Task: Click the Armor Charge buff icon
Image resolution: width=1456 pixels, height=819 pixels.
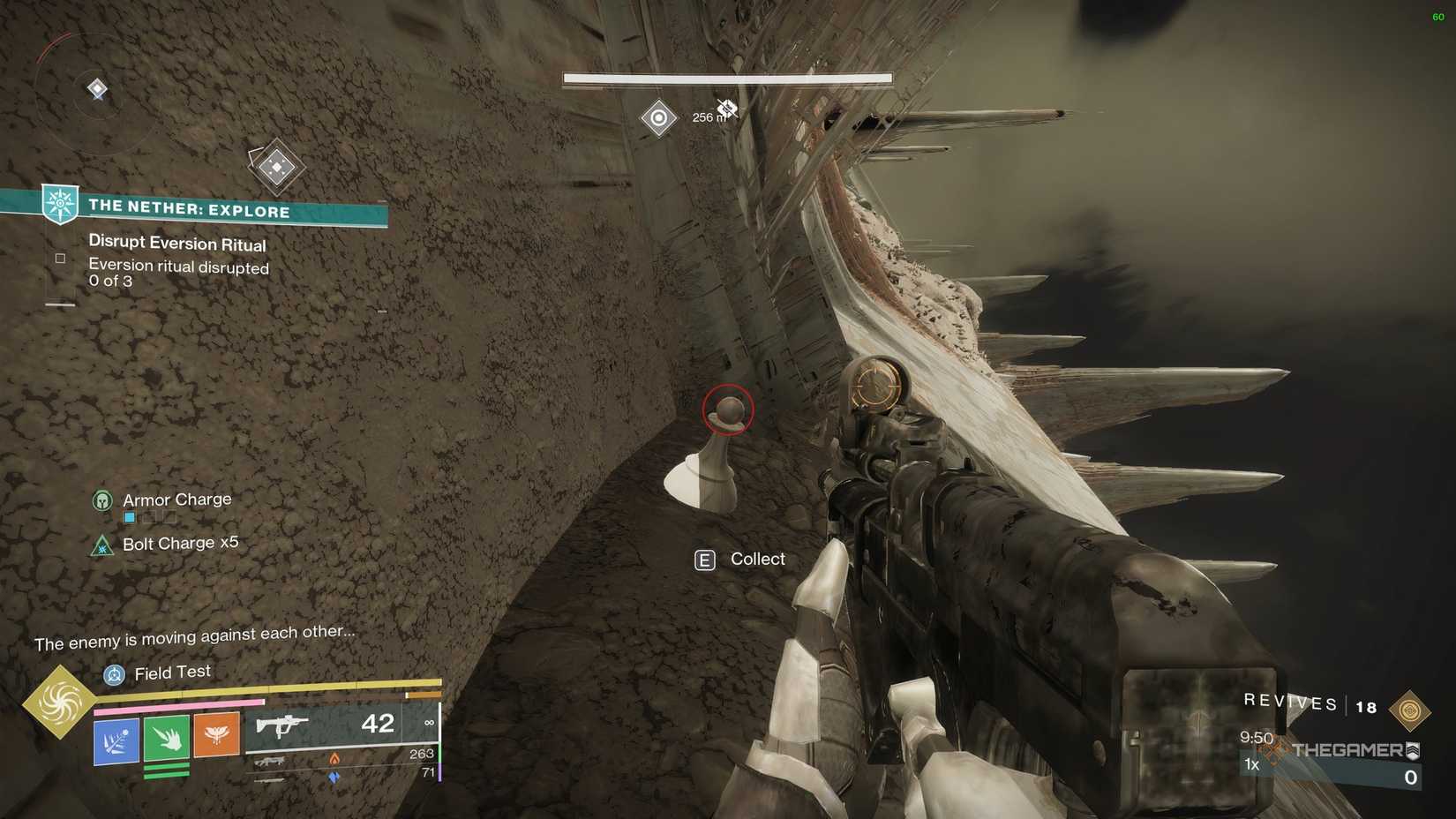Action: pyautogui.click(x=102, y=500)
